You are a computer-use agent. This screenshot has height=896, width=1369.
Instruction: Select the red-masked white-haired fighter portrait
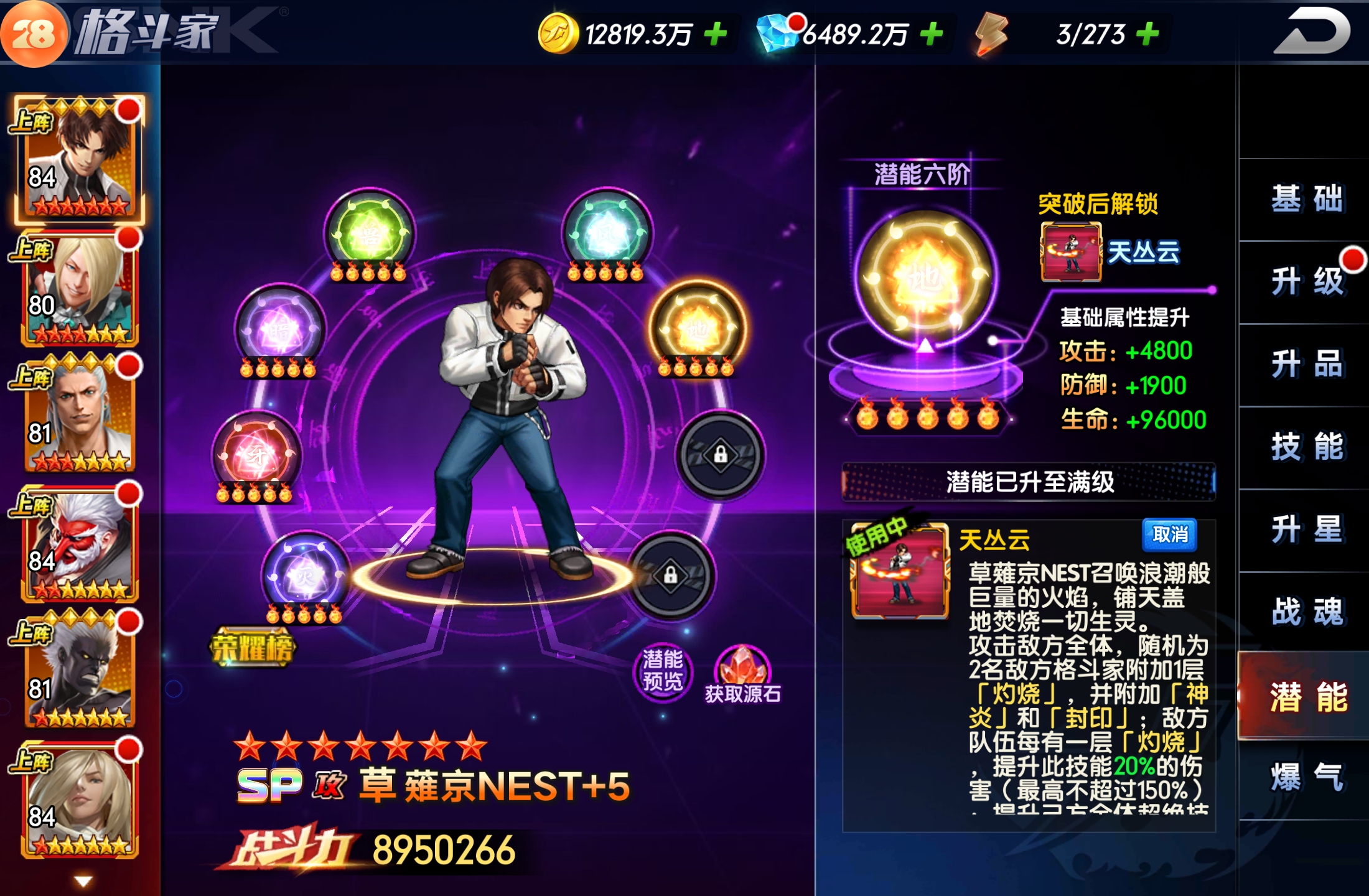[x=79, y=545]
